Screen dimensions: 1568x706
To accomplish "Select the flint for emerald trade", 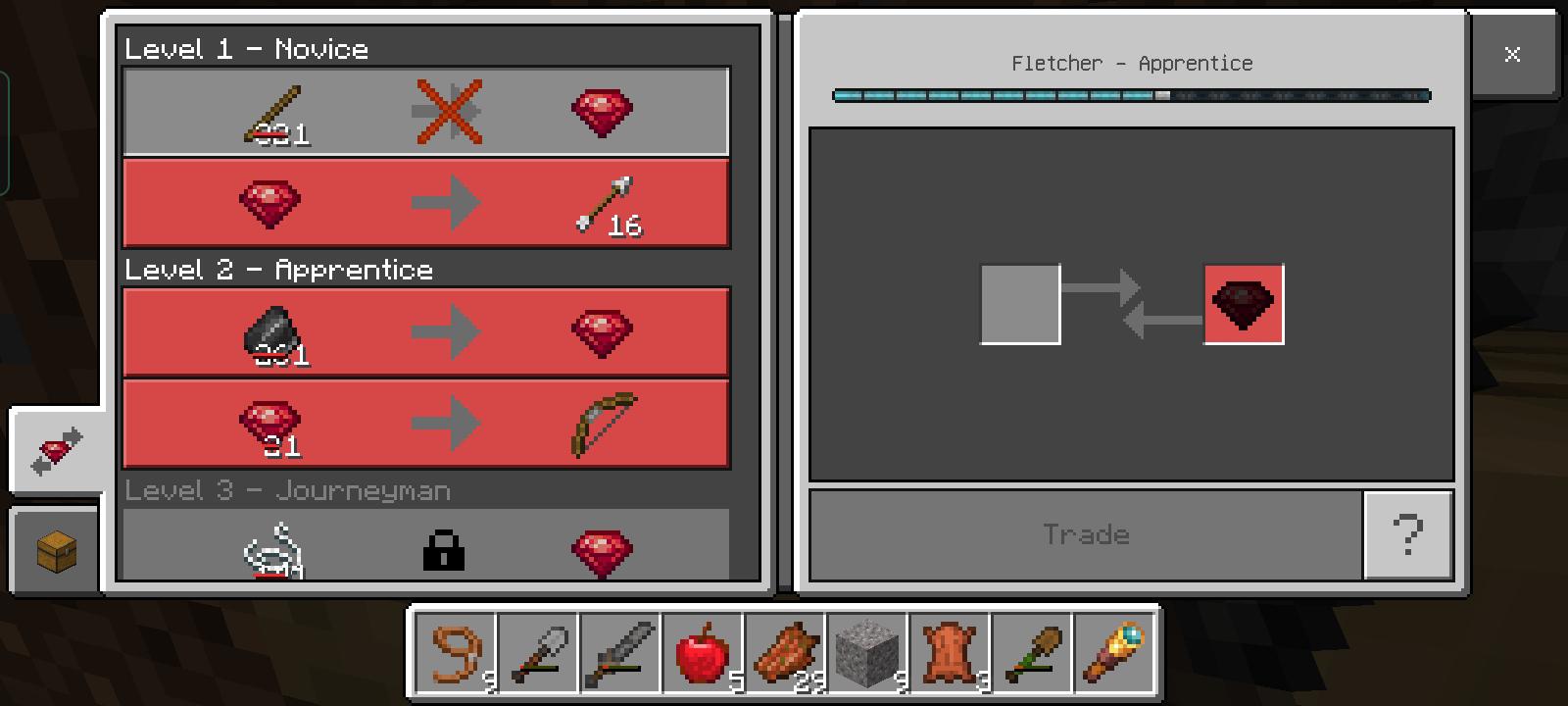I will 424,332.
